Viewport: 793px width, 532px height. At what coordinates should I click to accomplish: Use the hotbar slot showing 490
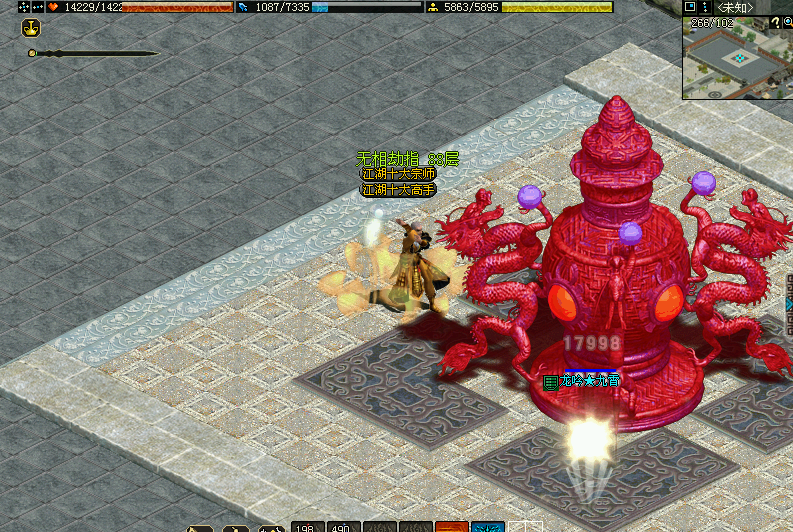(343, 526)
